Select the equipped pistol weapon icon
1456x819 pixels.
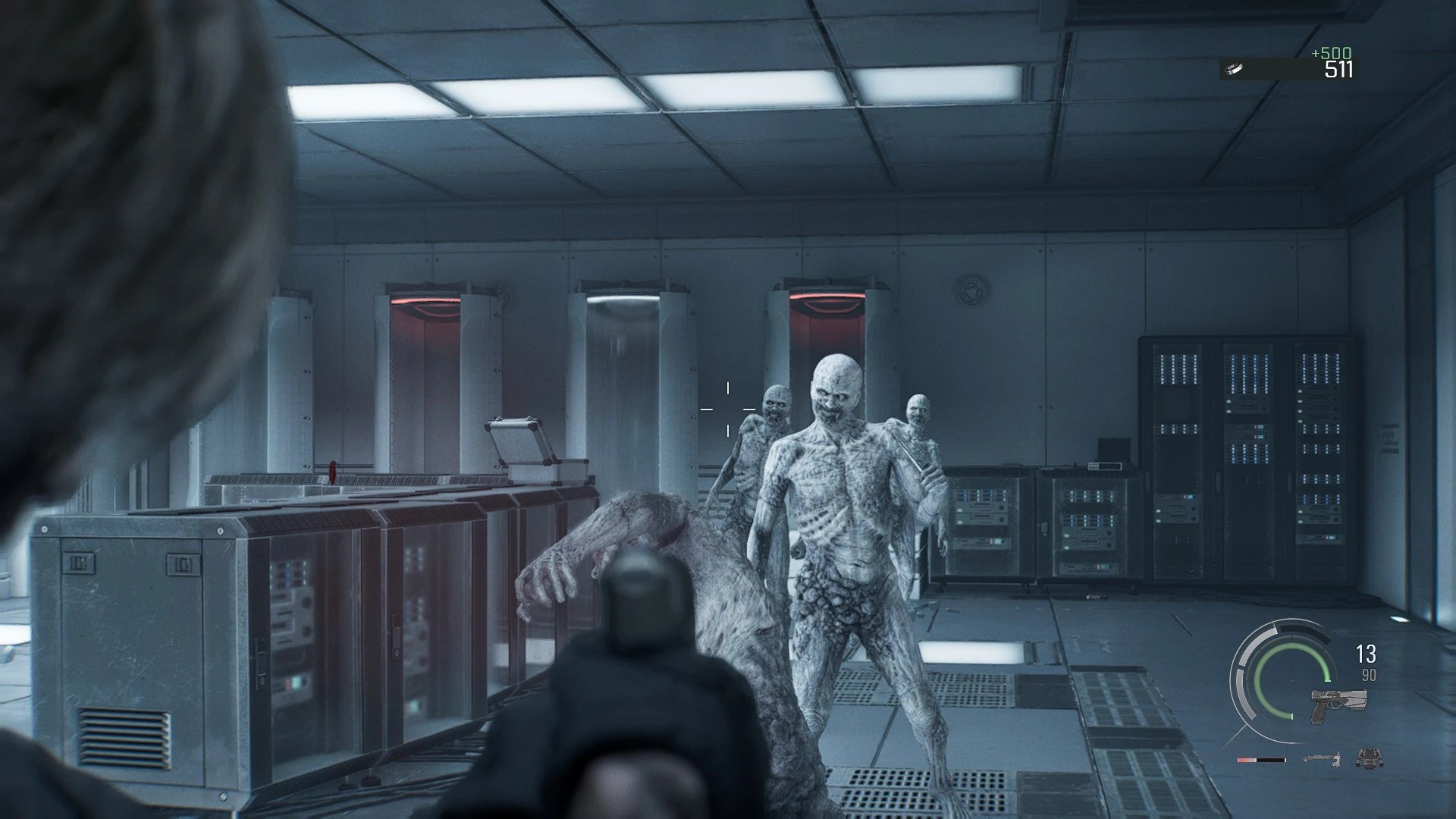[x=1338, y=704]
